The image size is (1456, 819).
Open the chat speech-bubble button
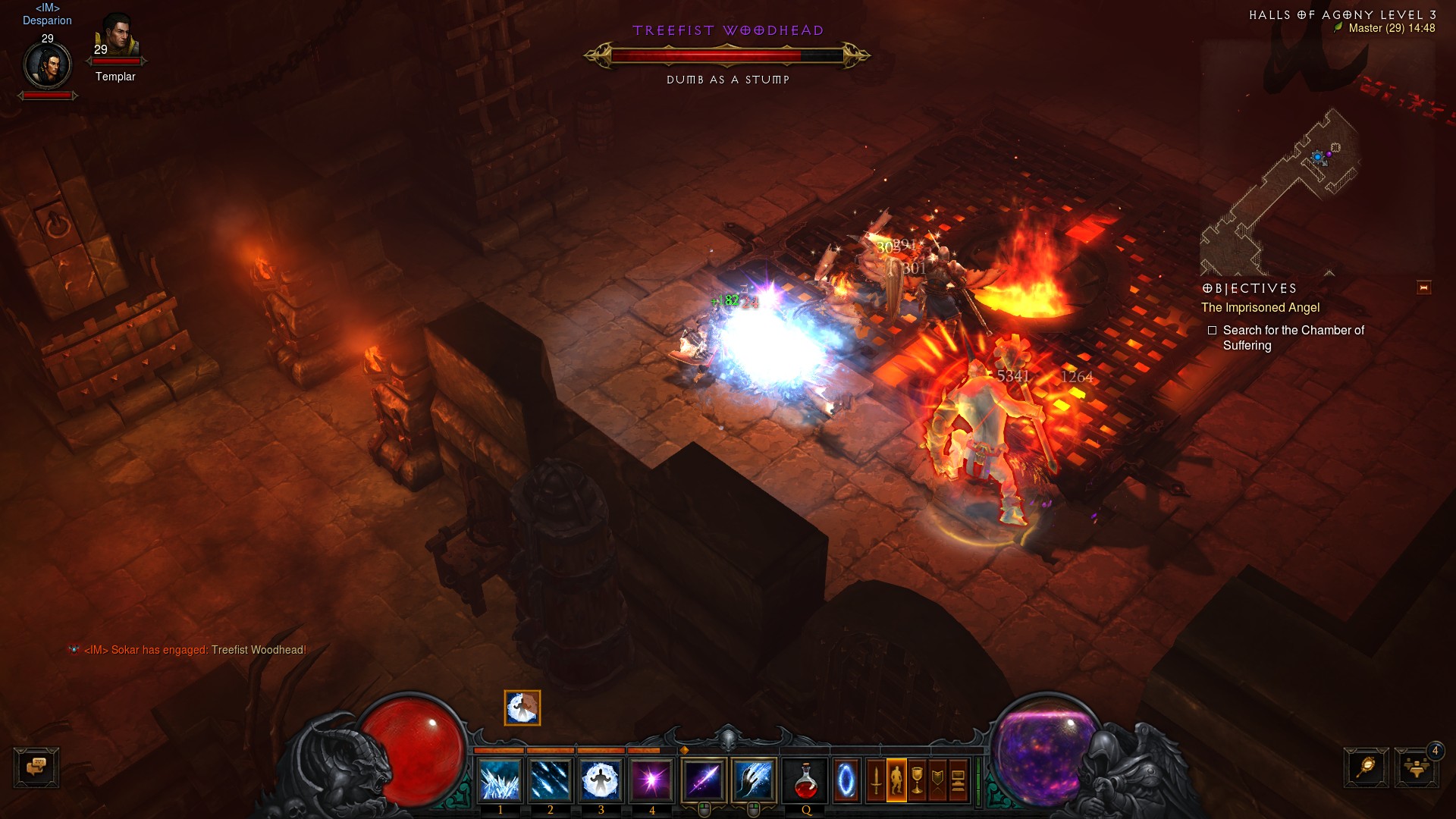click(36, 767)
